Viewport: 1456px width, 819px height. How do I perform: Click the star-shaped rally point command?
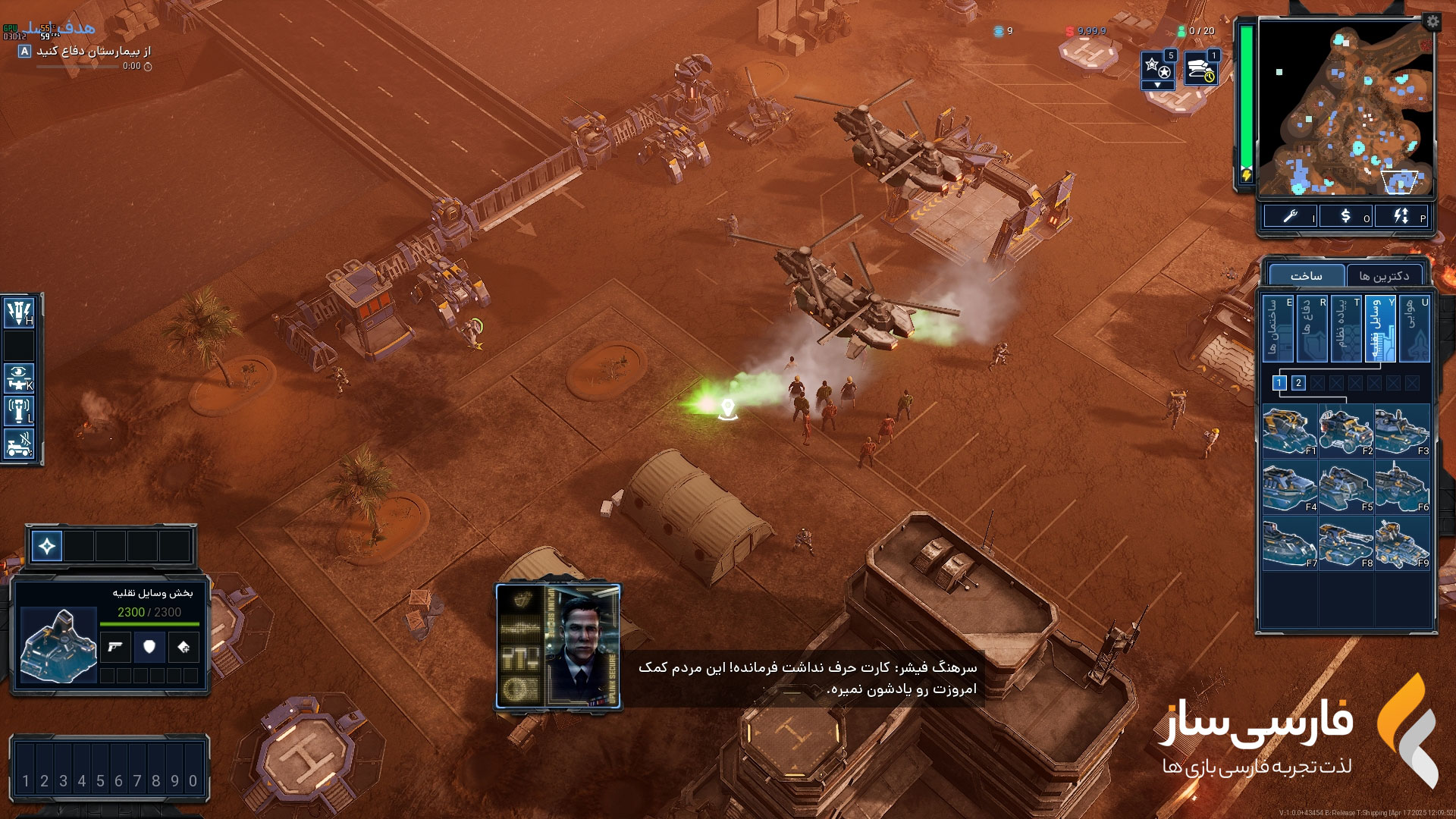tap(47, 546)
